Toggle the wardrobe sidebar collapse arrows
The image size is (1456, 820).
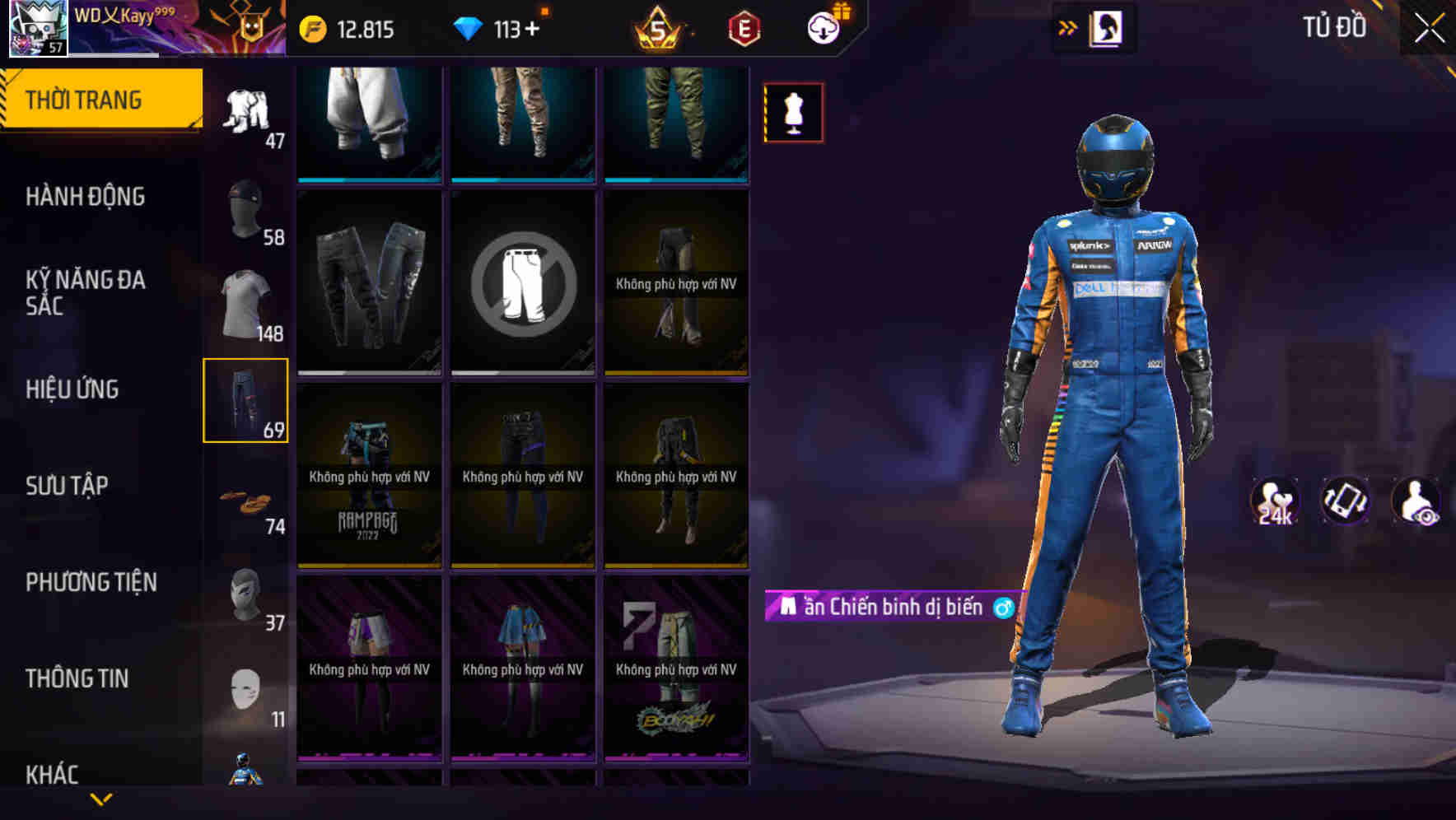[1066, 26]
